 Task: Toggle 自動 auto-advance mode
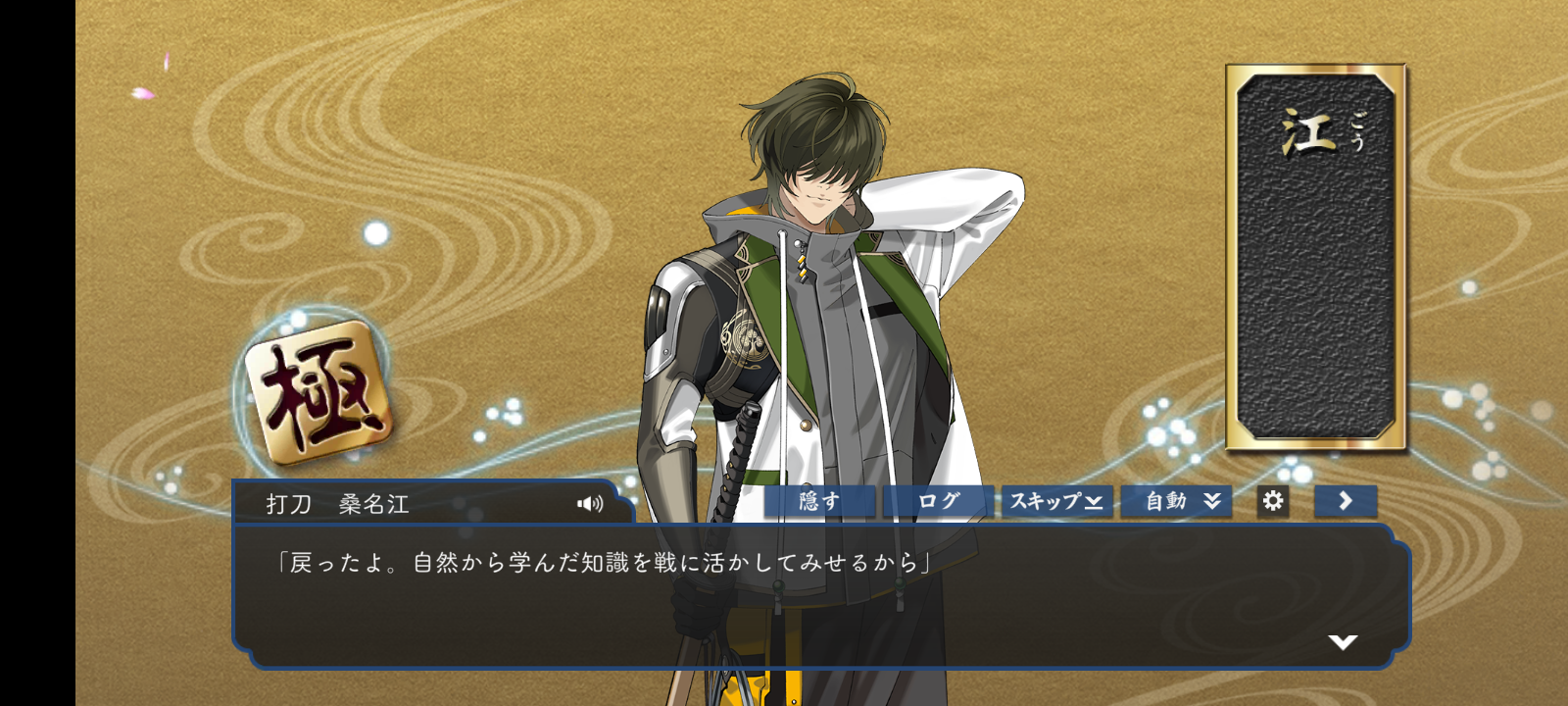point(1176,501)
